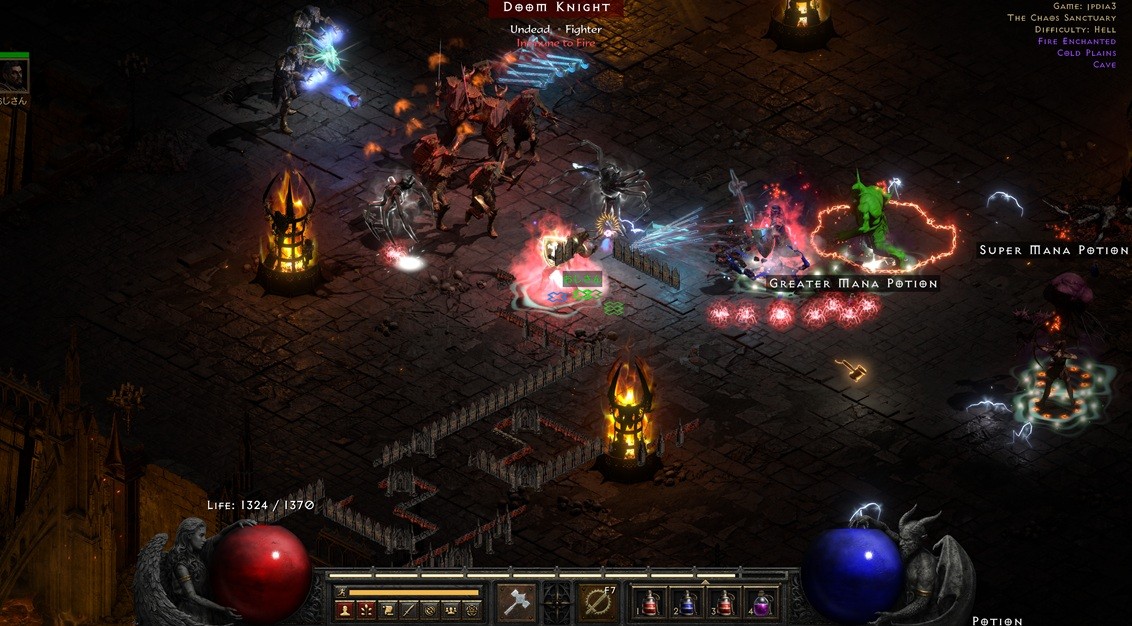Click the mercenary portrait
The height and width of the screenshot is (626, 1132).
coord(14,75)
